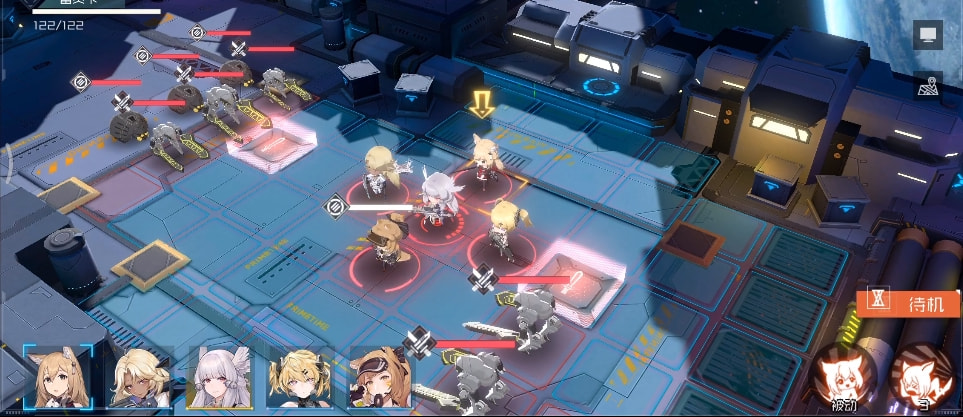Viewport: 963px width, 417px height.
Task: Activate the 被动 passive skill icon
Action: [x=843, y=377]
